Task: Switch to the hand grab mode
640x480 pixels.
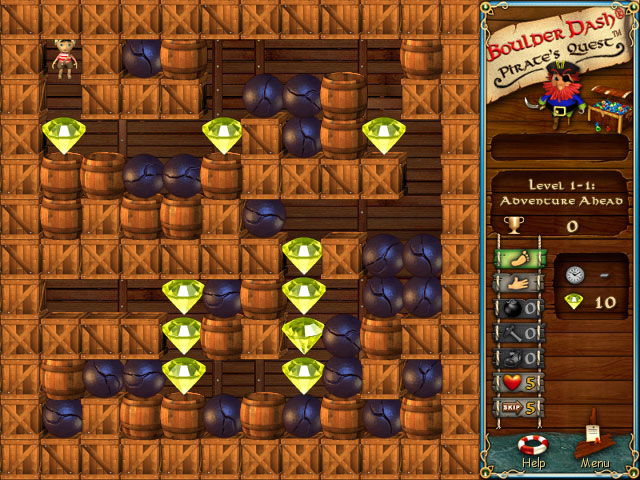Action: [516, 283]
